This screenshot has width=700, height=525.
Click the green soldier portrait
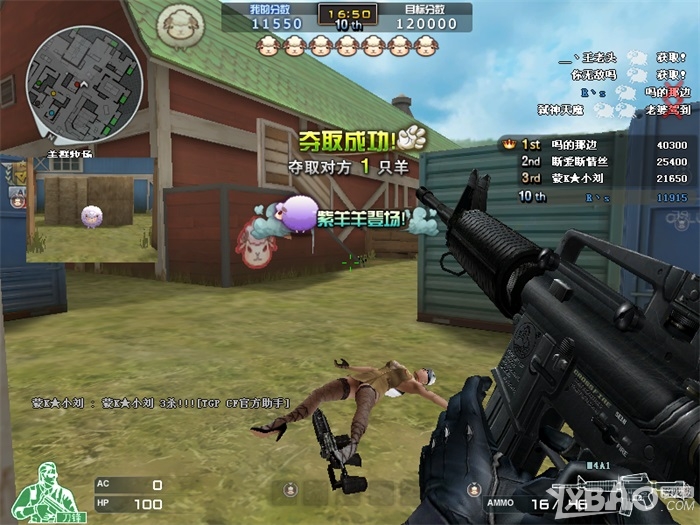point(44,489)
